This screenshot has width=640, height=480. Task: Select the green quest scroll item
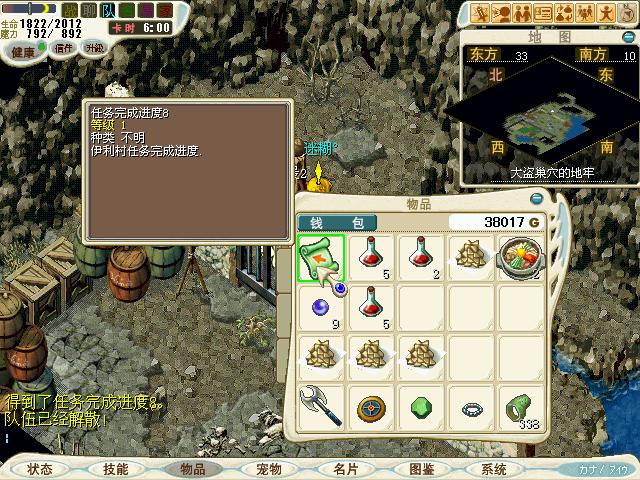(321, 257)
